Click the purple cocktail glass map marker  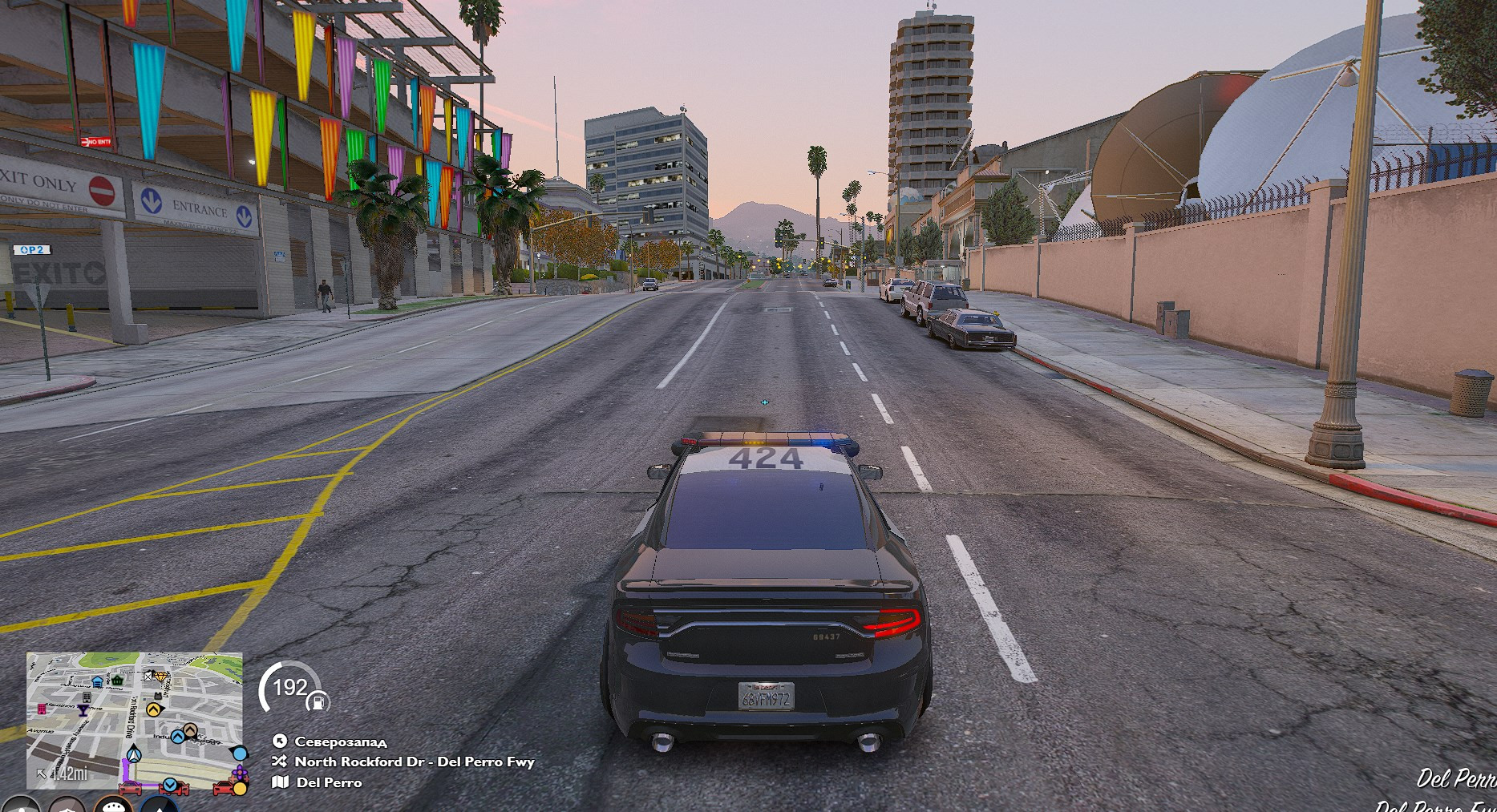click(x=83, y=710)
